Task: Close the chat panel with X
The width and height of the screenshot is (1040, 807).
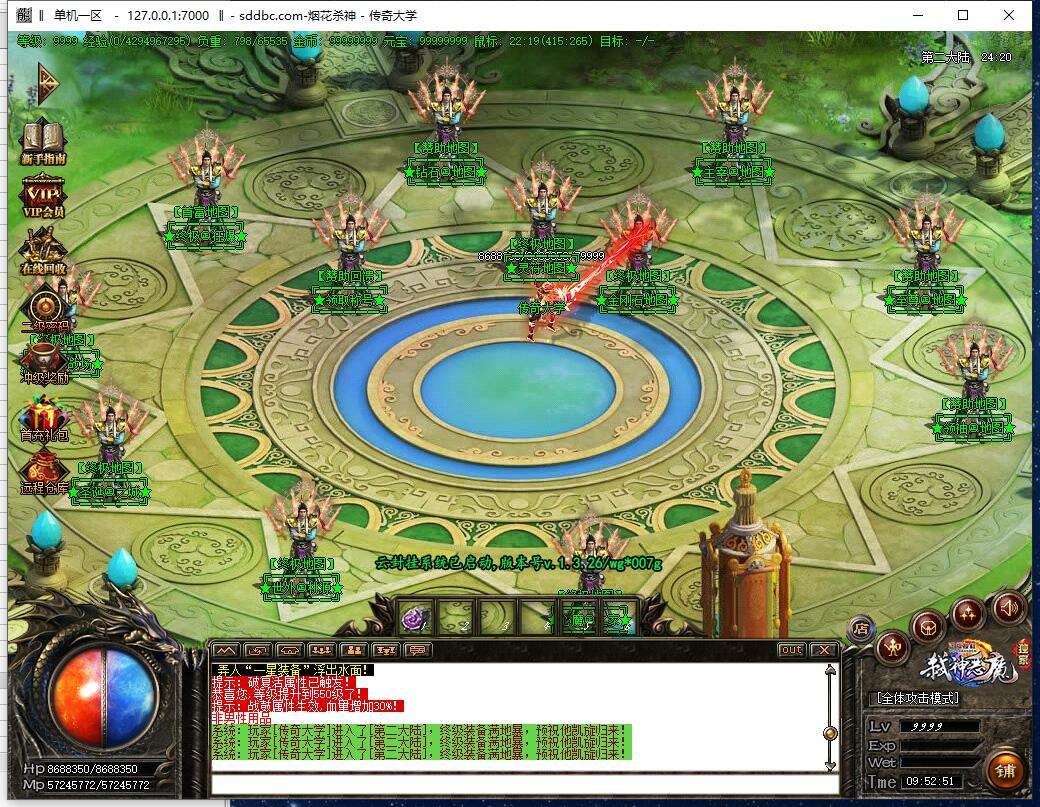Action: coord(823,650)
